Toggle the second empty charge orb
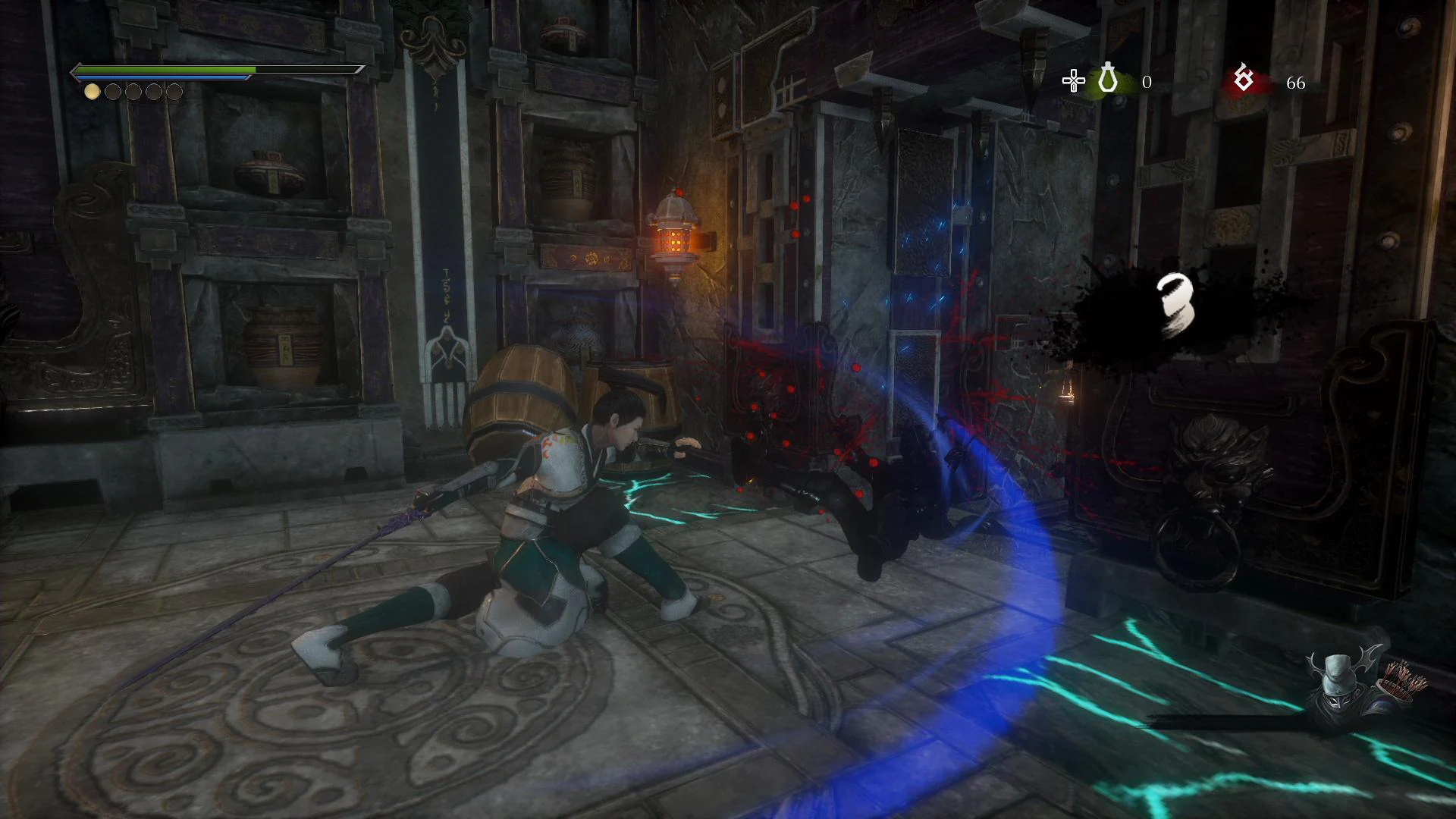 pos(134,92)
